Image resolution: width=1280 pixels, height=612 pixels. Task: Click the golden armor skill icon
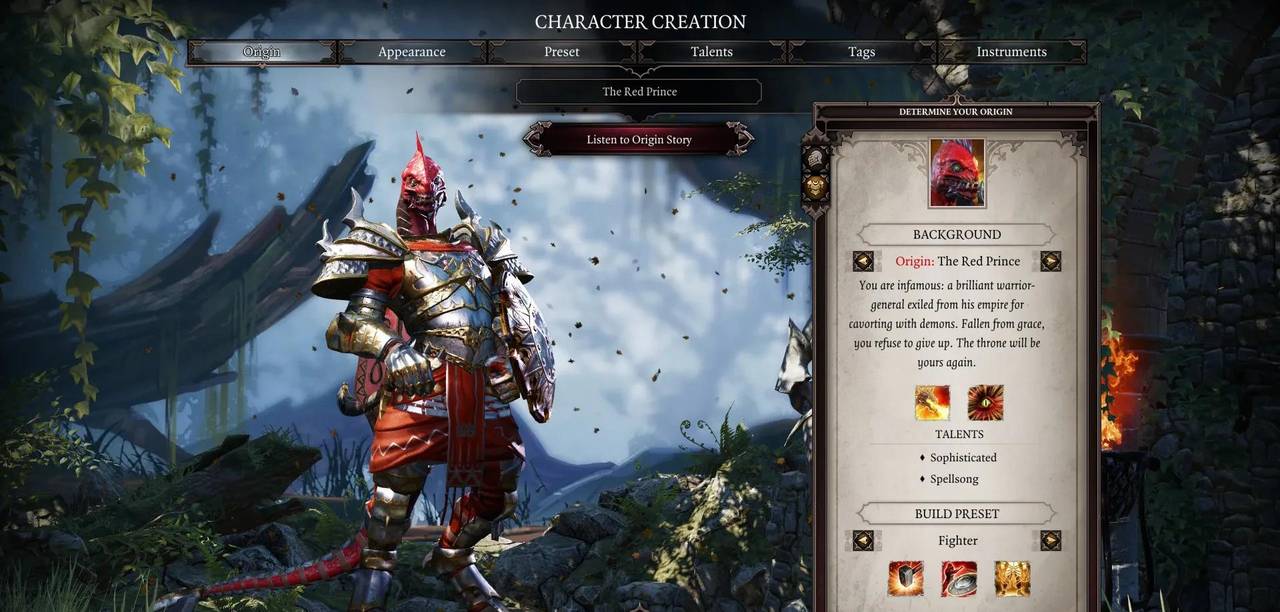click(1012, 578)
